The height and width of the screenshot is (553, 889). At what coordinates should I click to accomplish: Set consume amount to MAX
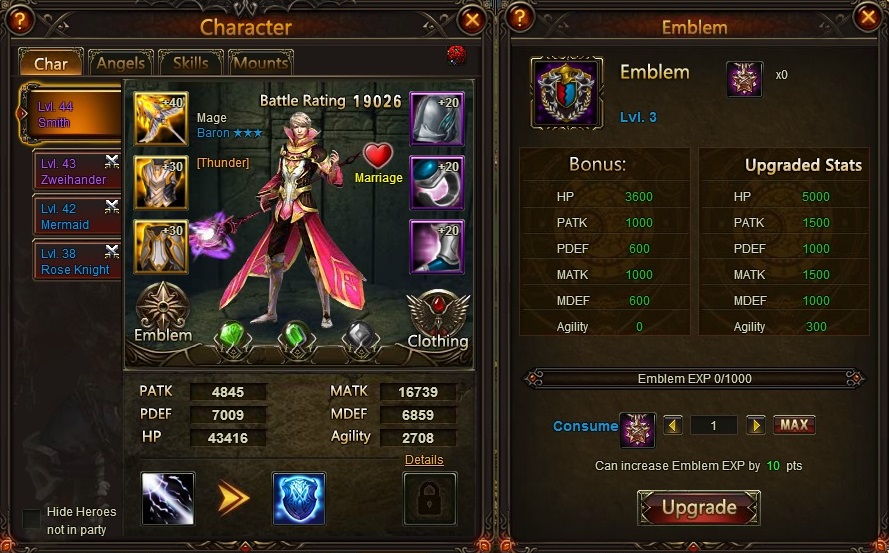click(794, 425)
